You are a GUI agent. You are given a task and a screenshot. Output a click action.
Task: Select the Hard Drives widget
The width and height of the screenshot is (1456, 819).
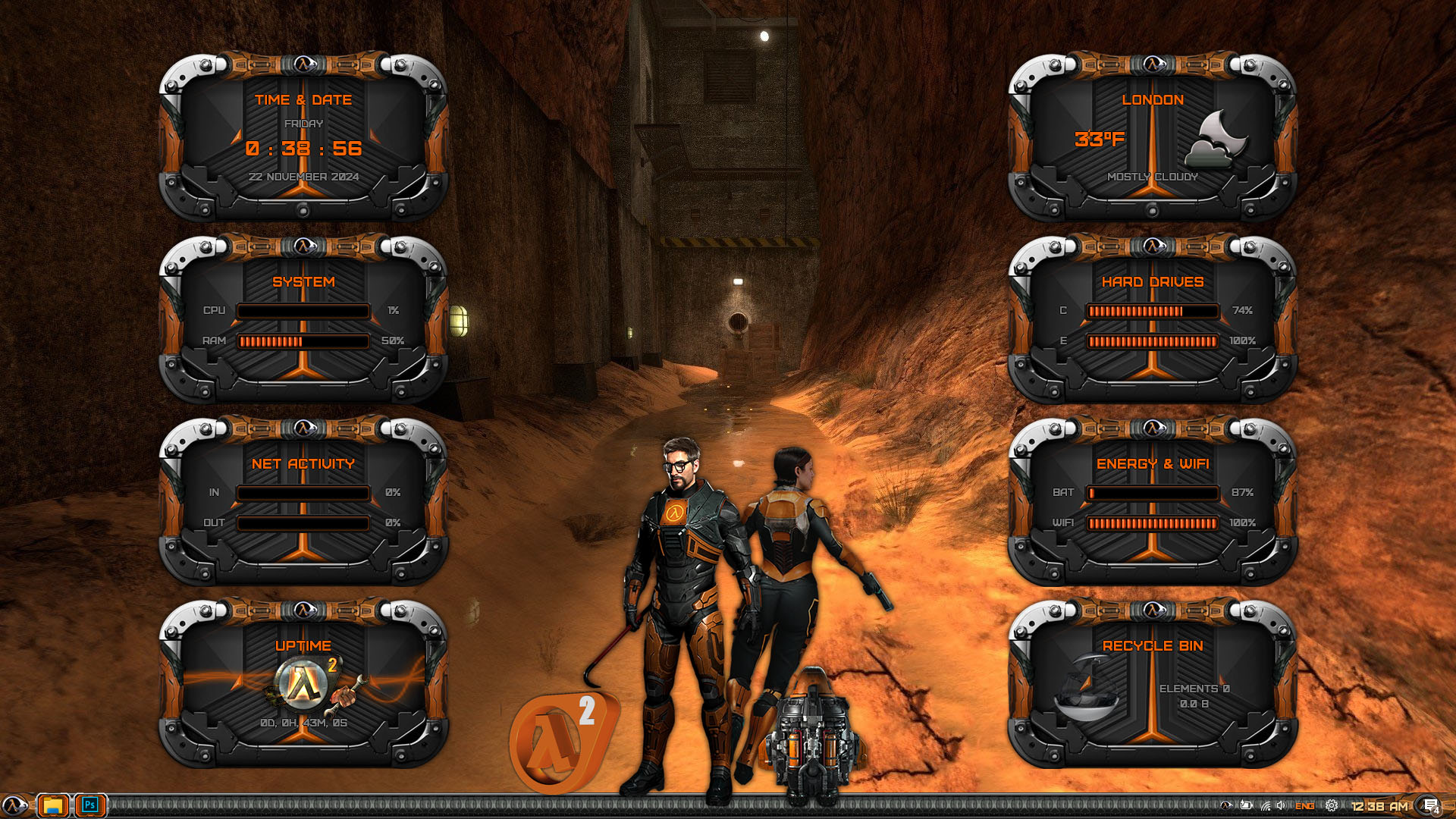click(1152, 320)
